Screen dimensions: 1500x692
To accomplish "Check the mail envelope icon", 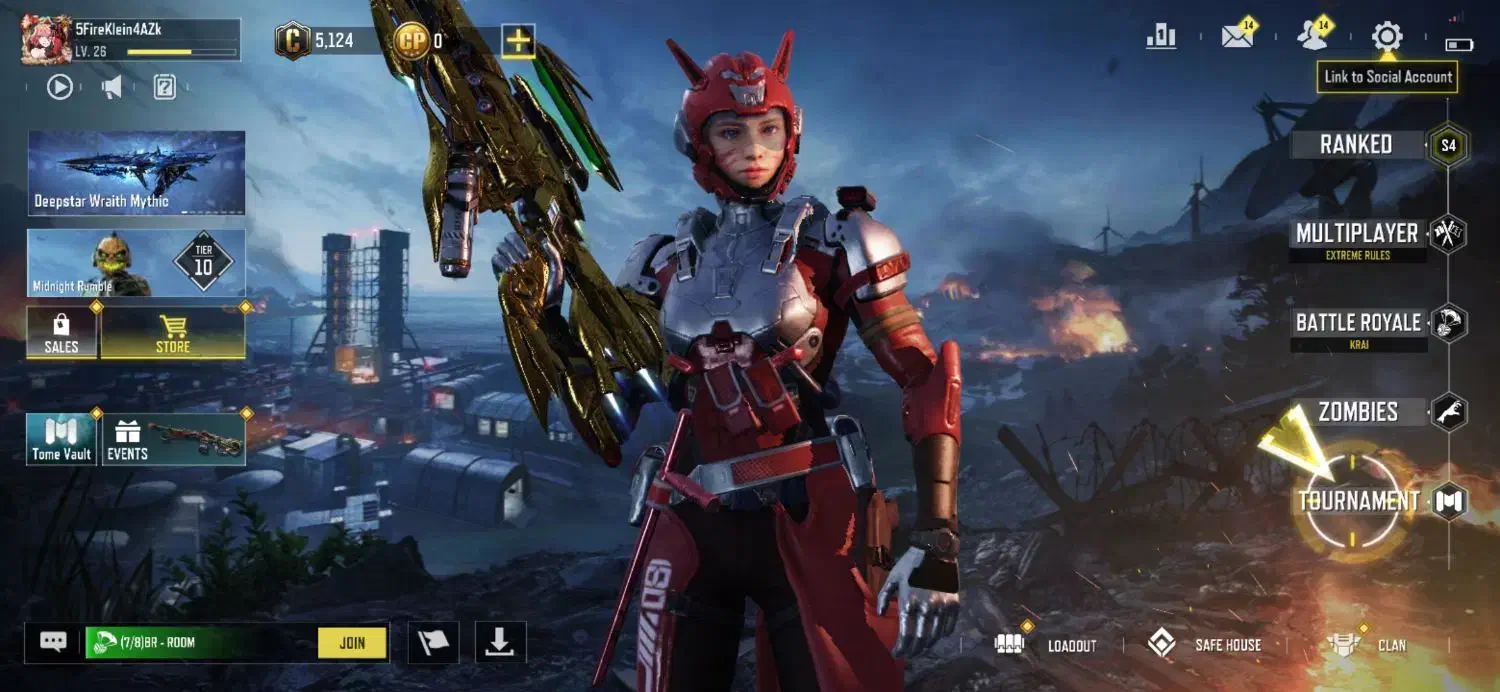I will [1238, 37].
